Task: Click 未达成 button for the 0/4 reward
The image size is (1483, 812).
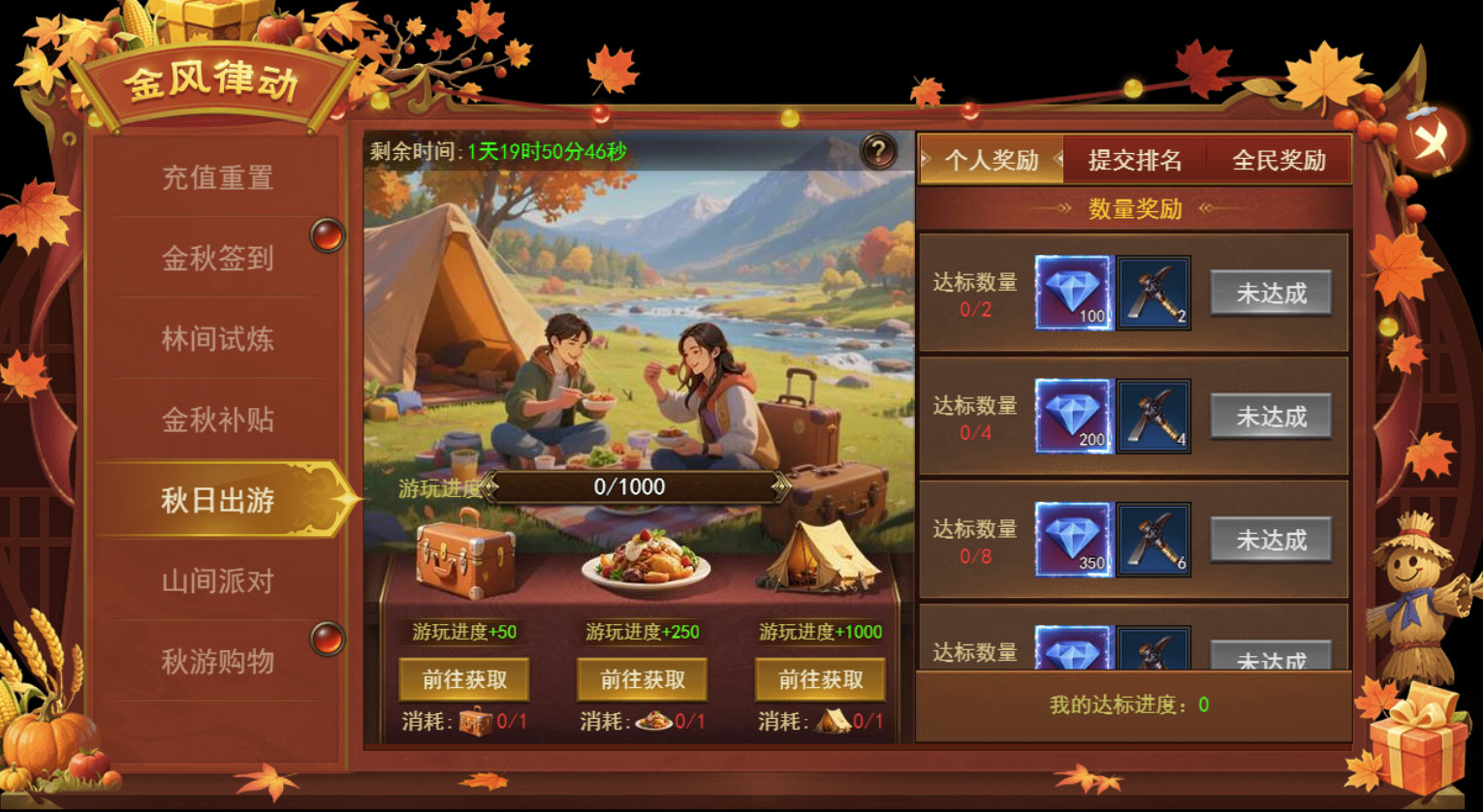Action: pyautogui.click(x=1271, y=417)
